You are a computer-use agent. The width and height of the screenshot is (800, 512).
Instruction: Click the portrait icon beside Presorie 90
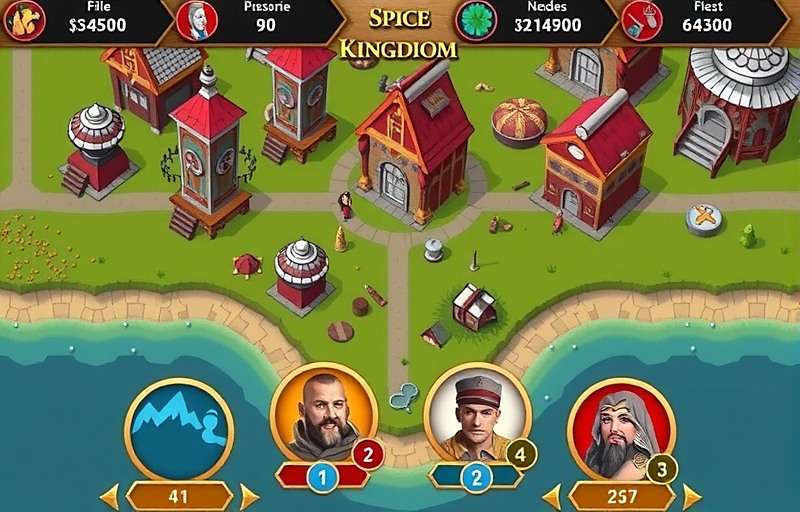click(x=197, y=21)
